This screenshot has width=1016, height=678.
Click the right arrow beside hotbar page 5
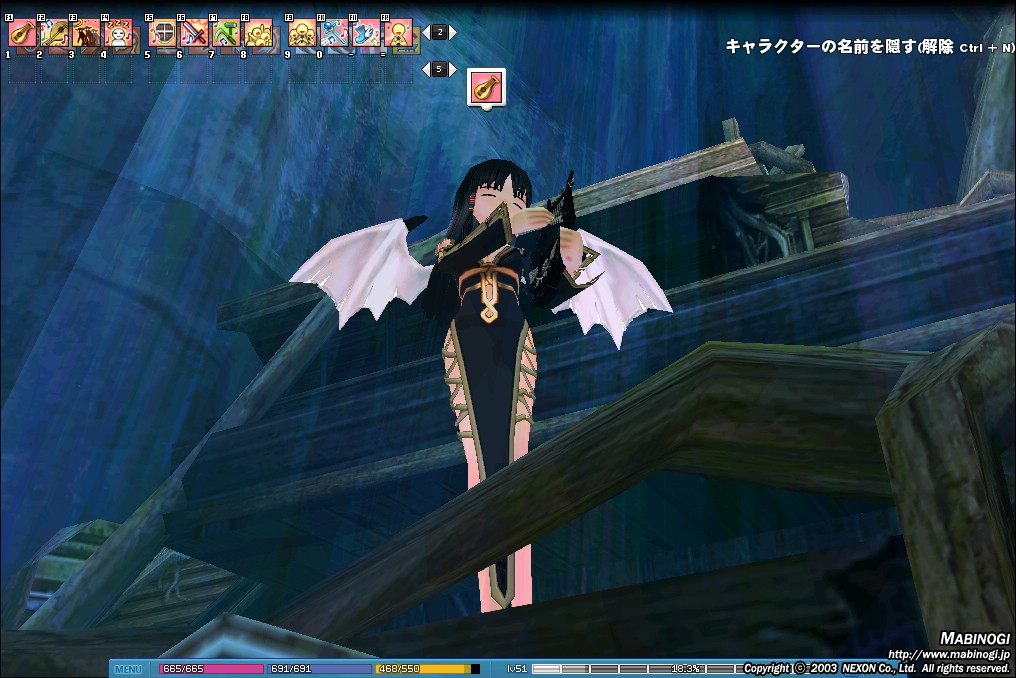[453, 69]
